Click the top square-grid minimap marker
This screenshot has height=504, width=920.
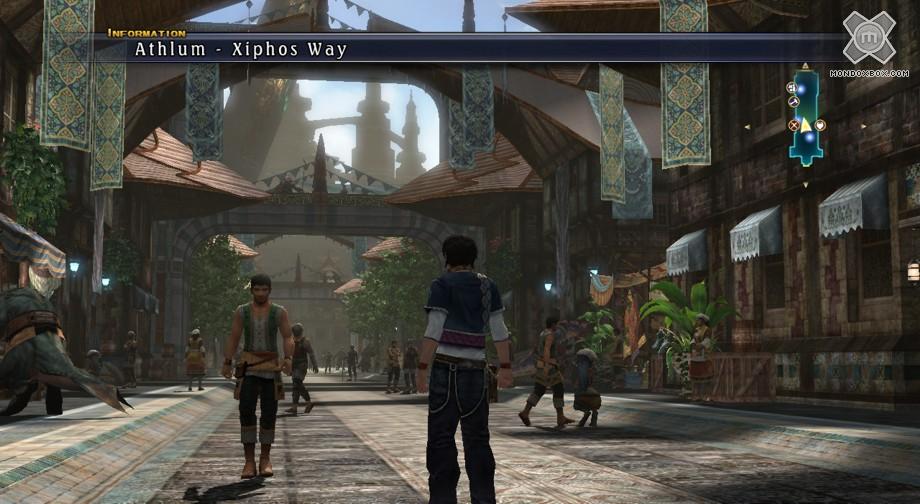[790, 88]
